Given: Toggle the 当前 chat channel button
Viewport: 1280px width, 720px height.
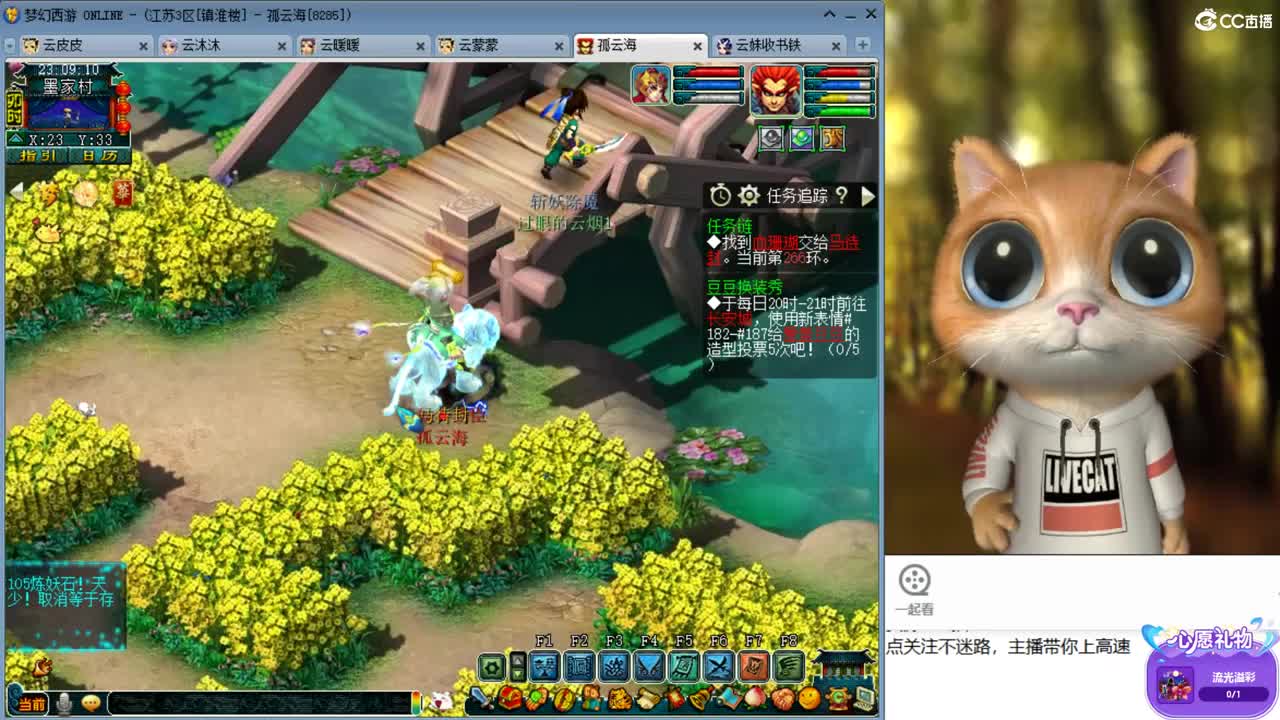Looking at the screenshot, I should tap(30, 703).
